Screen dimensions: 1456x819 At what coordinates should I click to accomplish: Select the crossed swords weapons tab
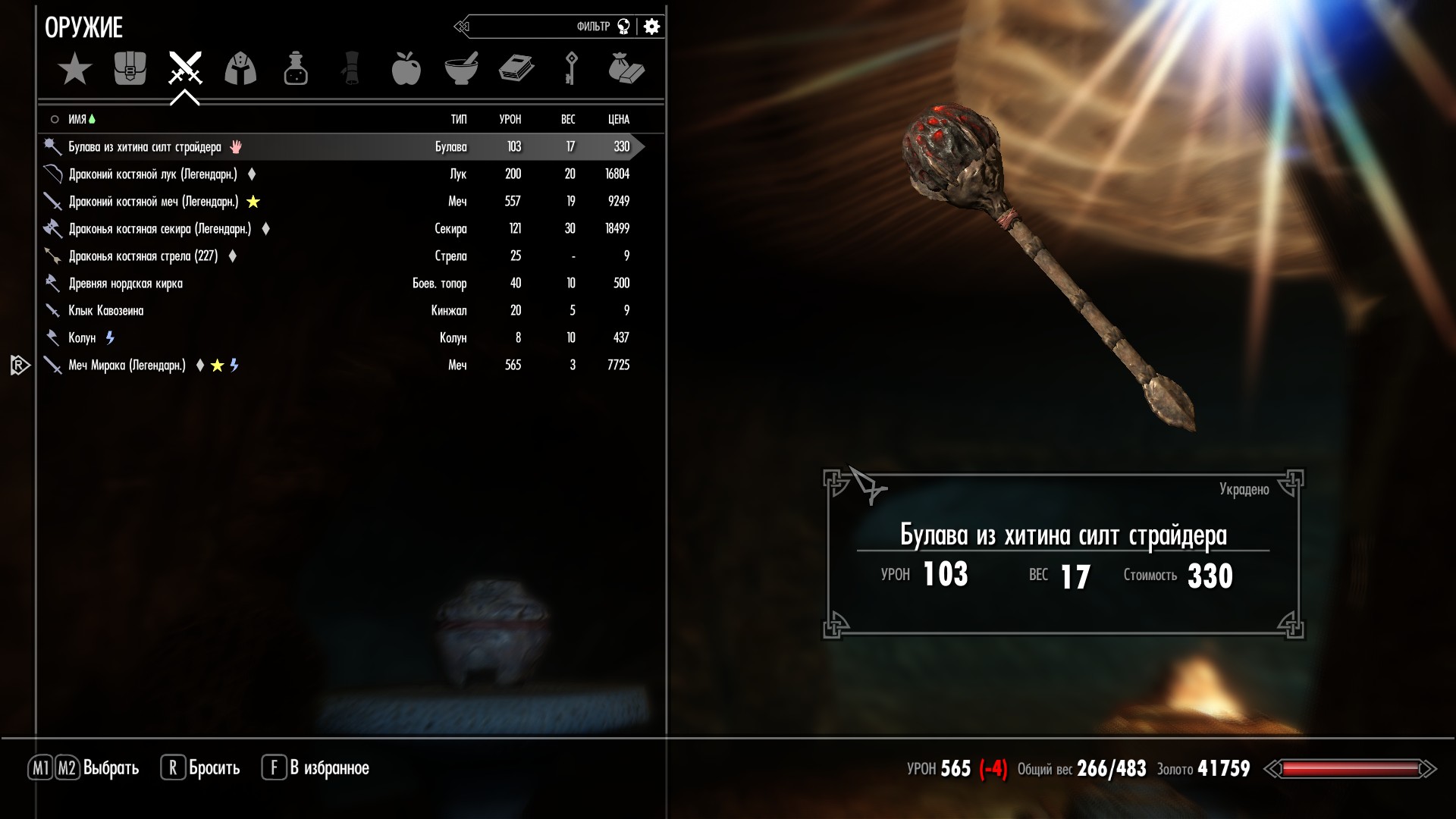pos(185,69)
